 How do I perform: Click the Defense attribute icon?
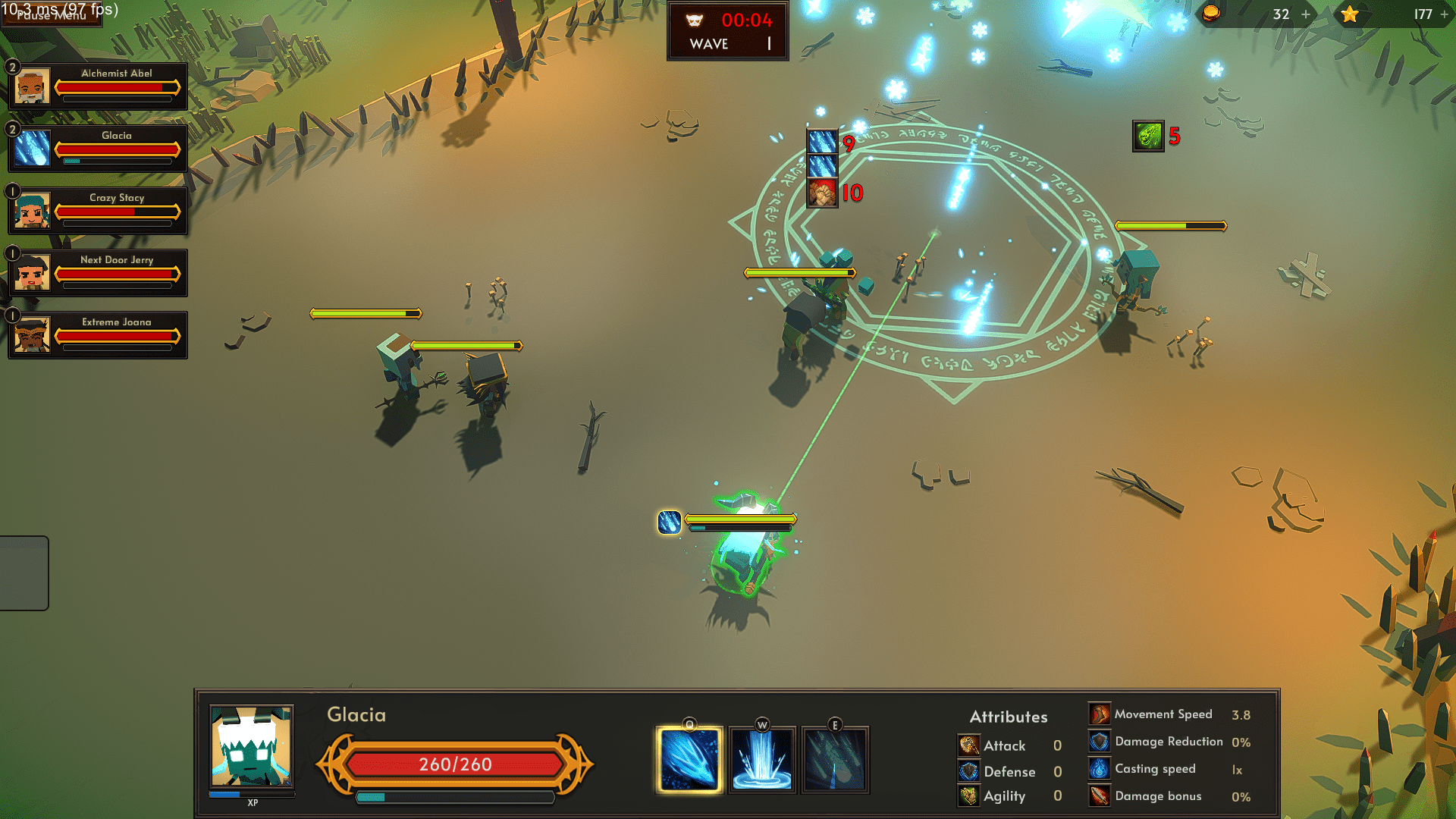click(x=968, y=771)
